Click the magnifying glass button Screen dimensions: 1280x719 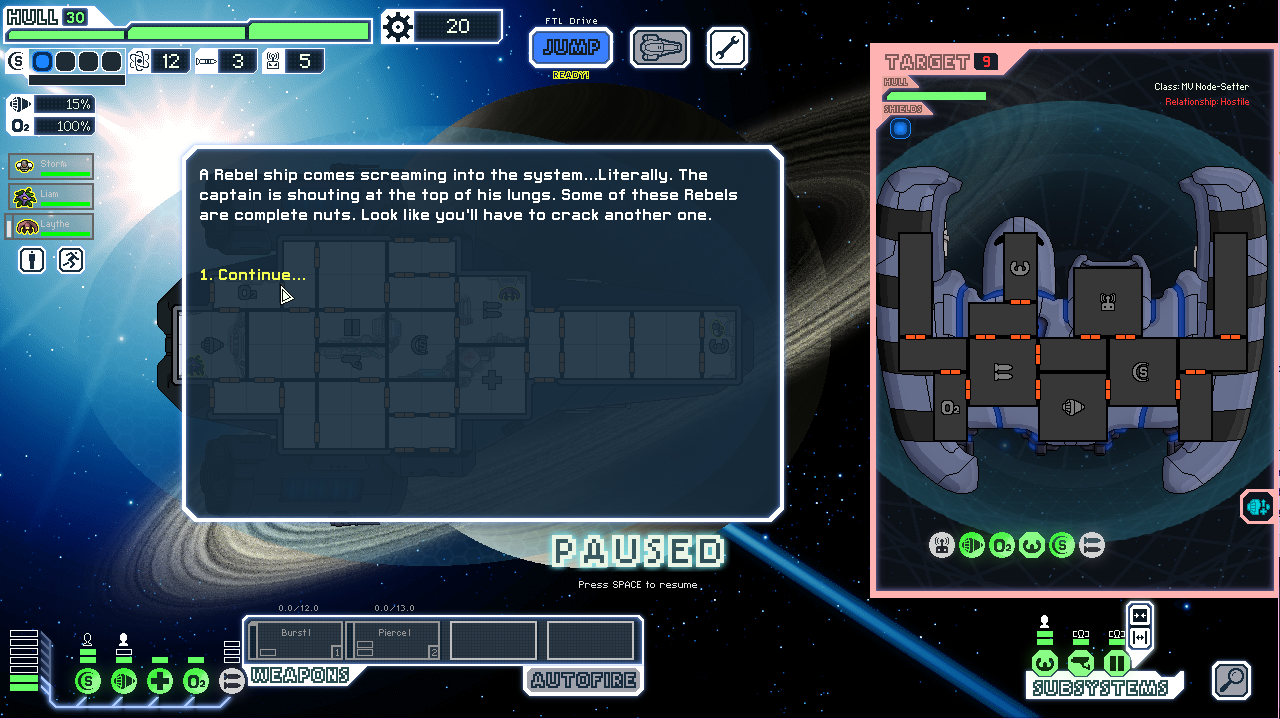click(x=1231, y=680)
